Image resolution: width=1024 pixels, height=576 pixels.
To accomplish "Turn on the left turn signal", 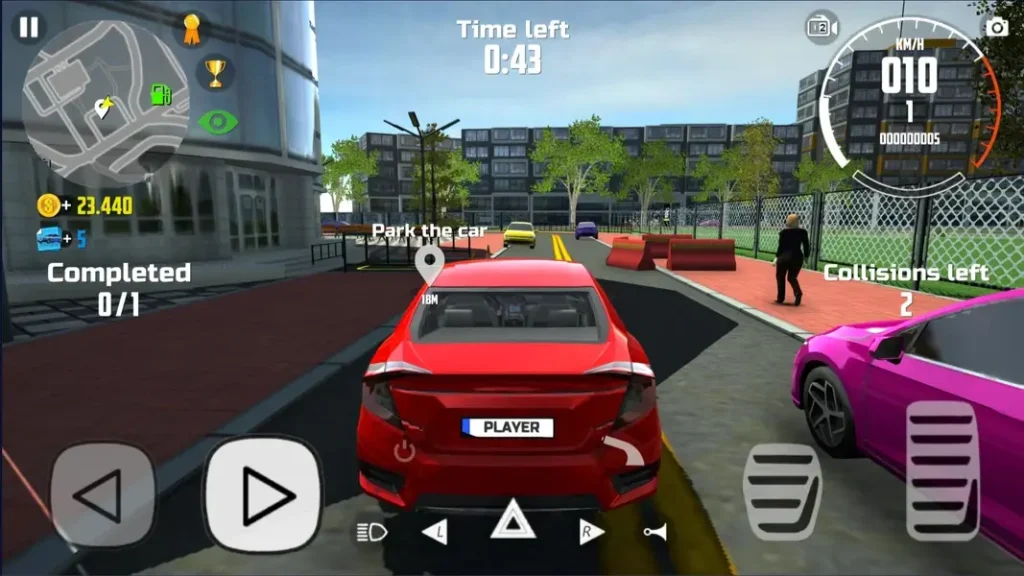I will click(x=435, y=532).
